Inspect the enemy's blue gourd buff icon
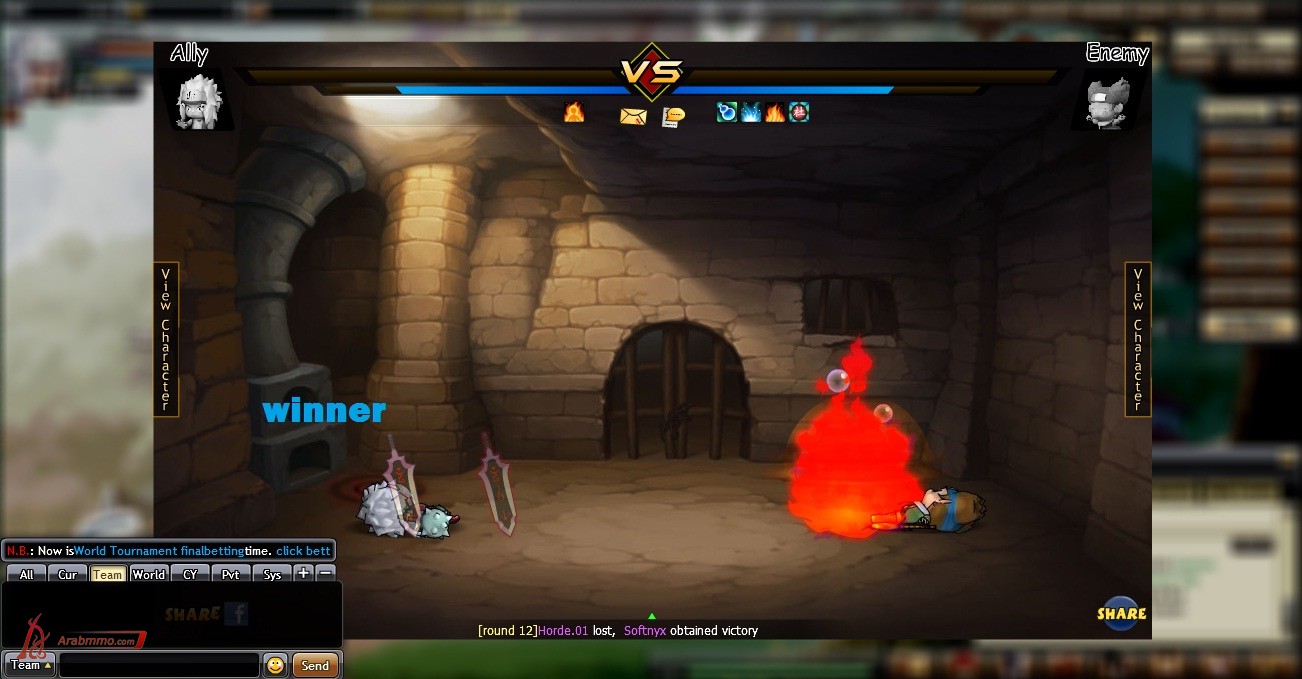1302x679 pixels. pyautogui.click(x=727, y=112)
